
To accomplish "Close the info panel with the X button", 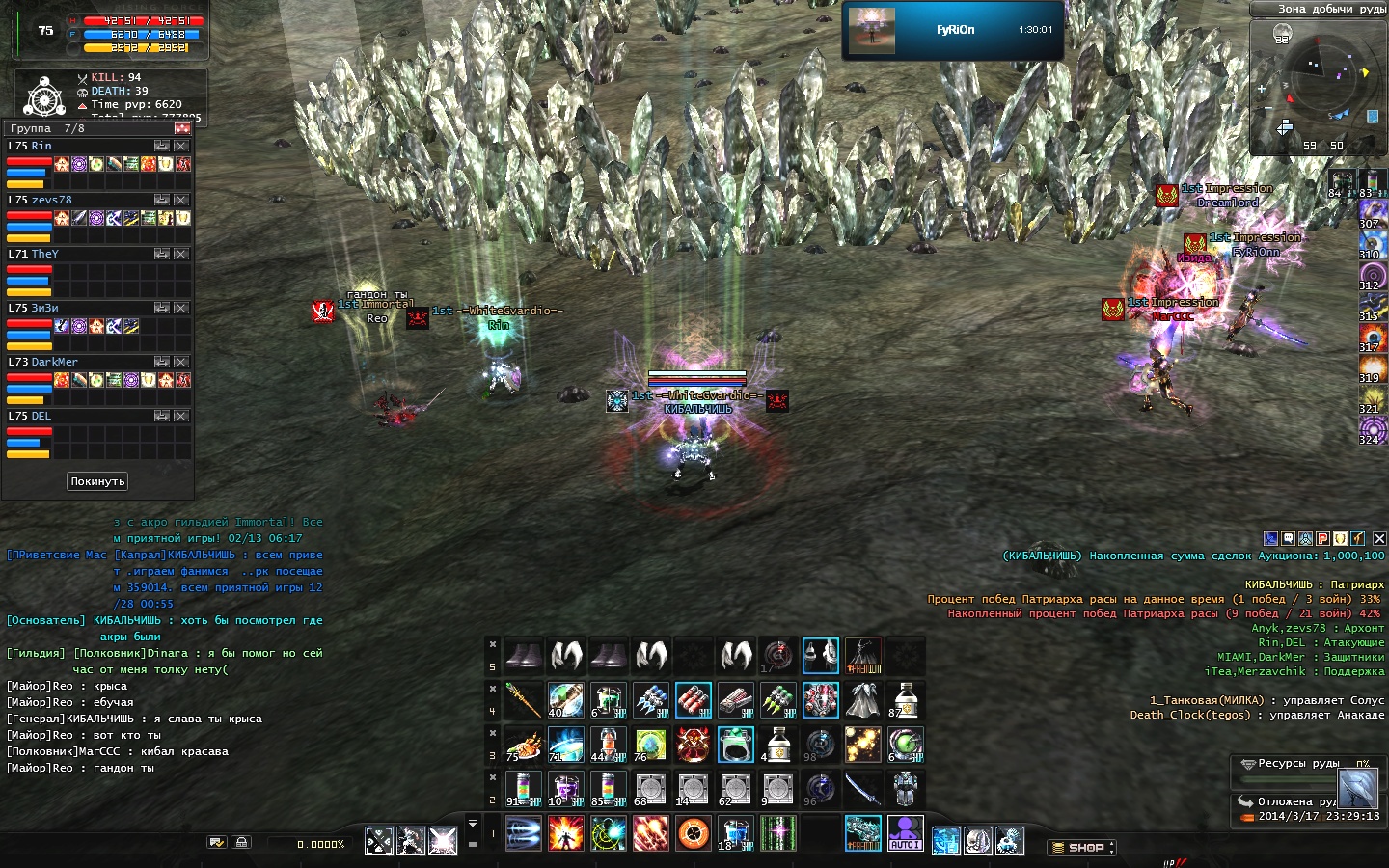I will 1379,538.
